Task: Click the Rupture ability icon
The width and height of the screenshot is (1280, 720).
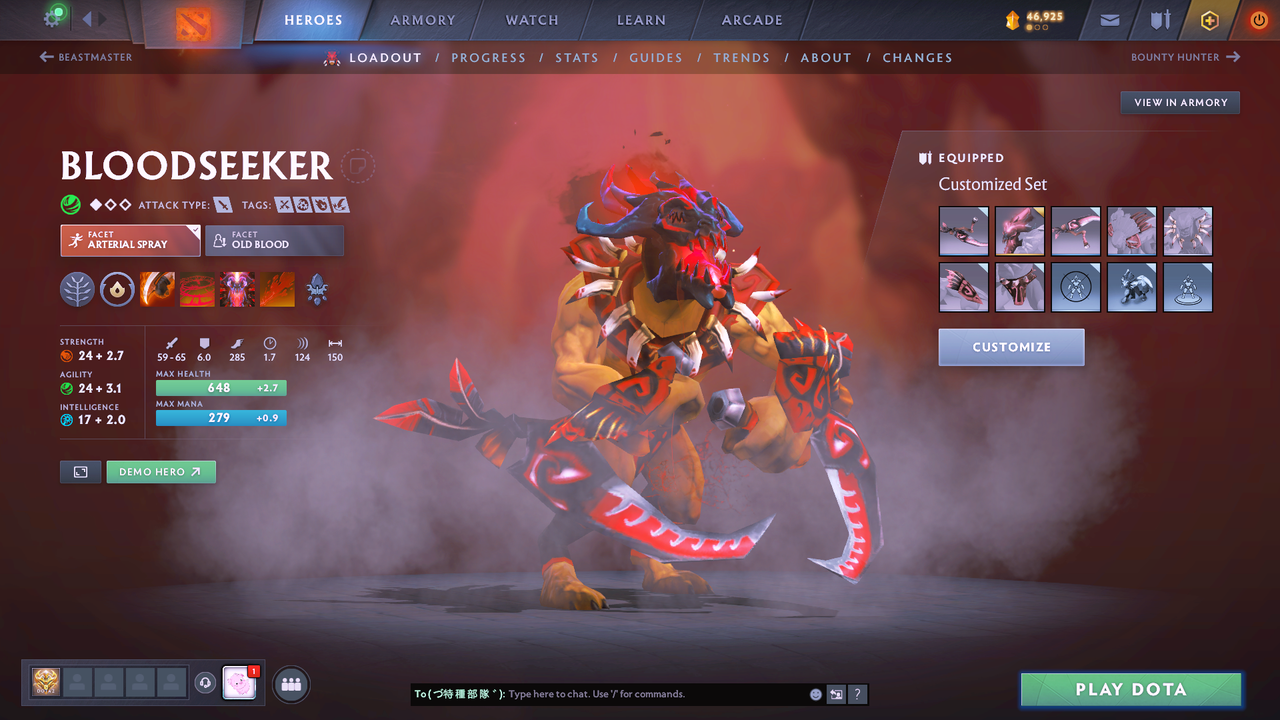Action: (277, 290)
